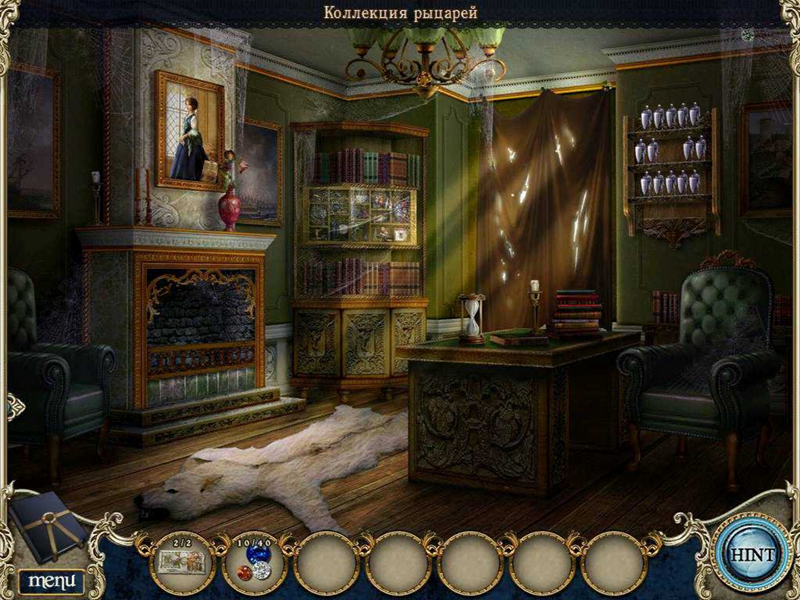Select the gems collection inventory slot

click(x=253, y=560)
